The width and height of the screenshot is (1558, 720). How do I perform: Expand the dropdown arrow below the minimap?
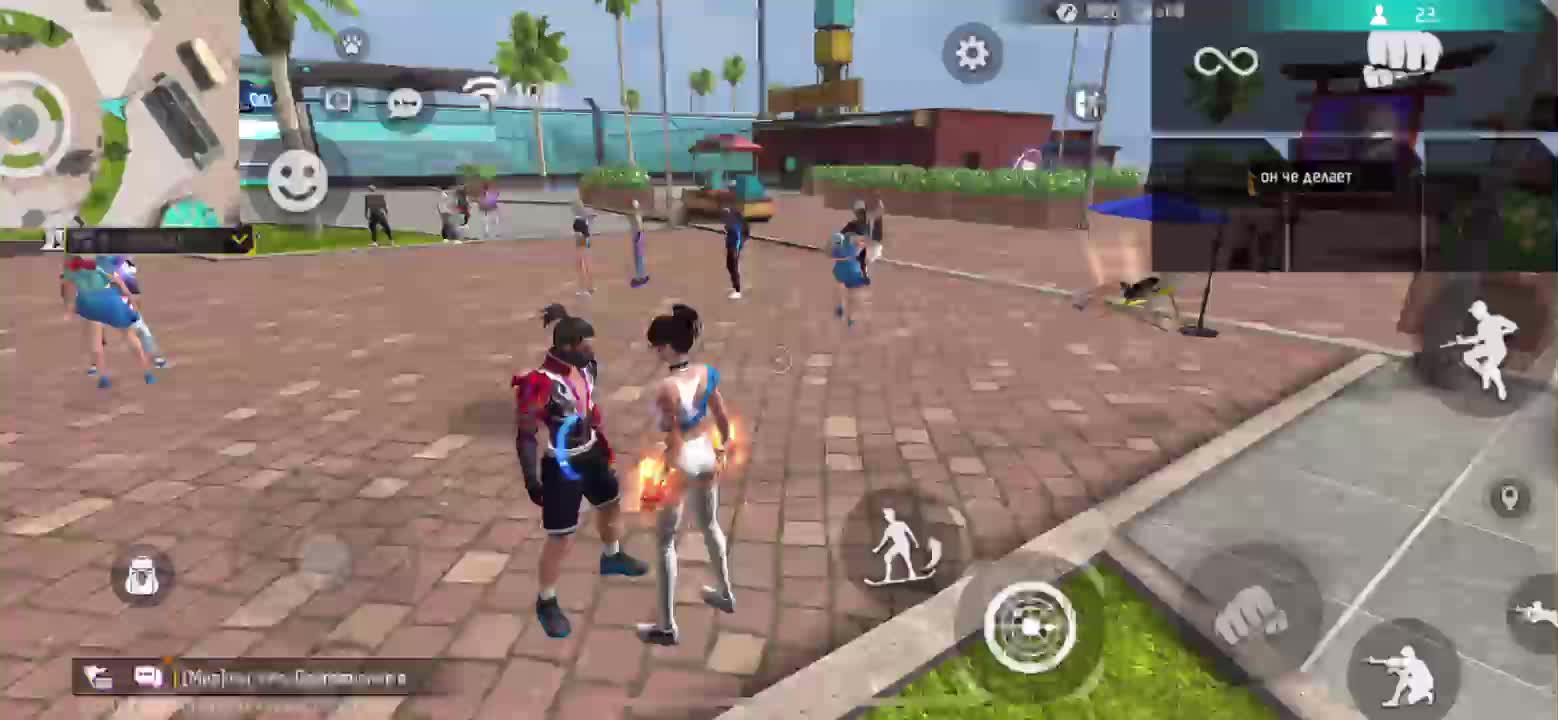click(240, 239)
